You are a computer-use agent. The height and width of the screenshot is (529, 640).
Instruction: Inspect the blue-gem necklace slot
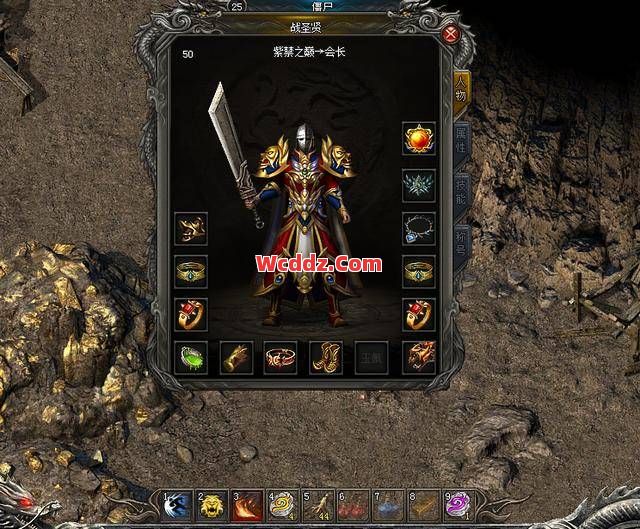(419, 229)
